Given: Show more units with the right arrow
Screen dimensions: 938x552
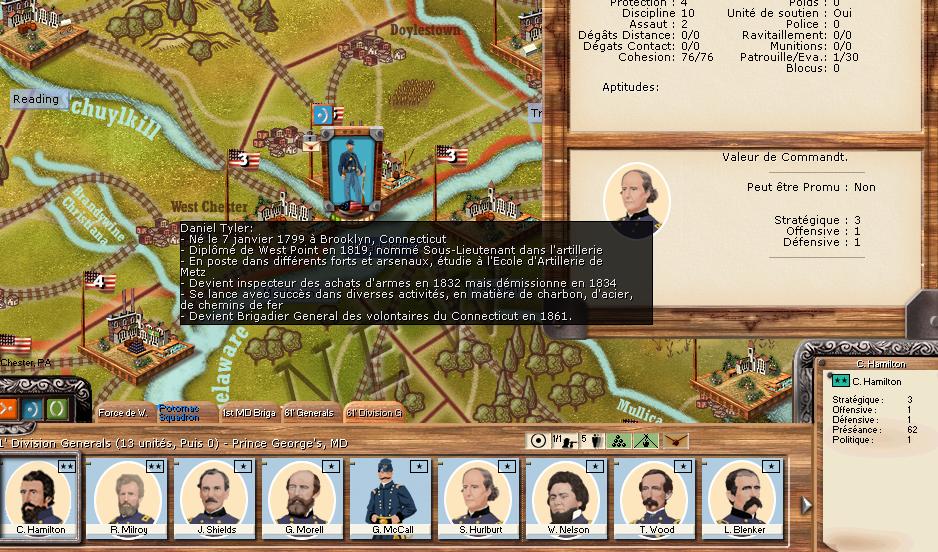Looking at the screenshot, I should 806,505.
